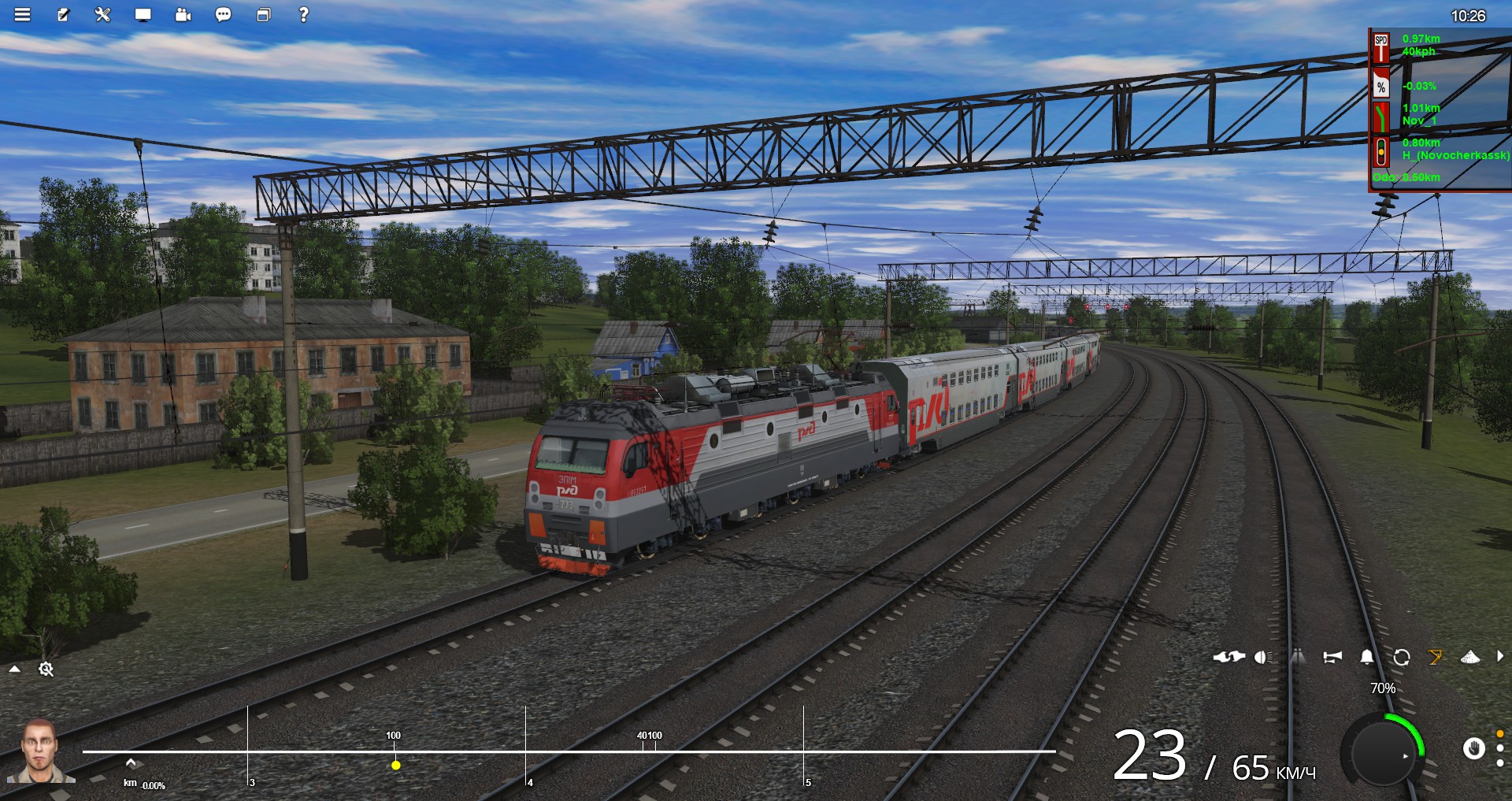The height and width of the screenshot is (801, 1512).
Task: Ring the locomotive bell
Action: (x=1367, y=657)
